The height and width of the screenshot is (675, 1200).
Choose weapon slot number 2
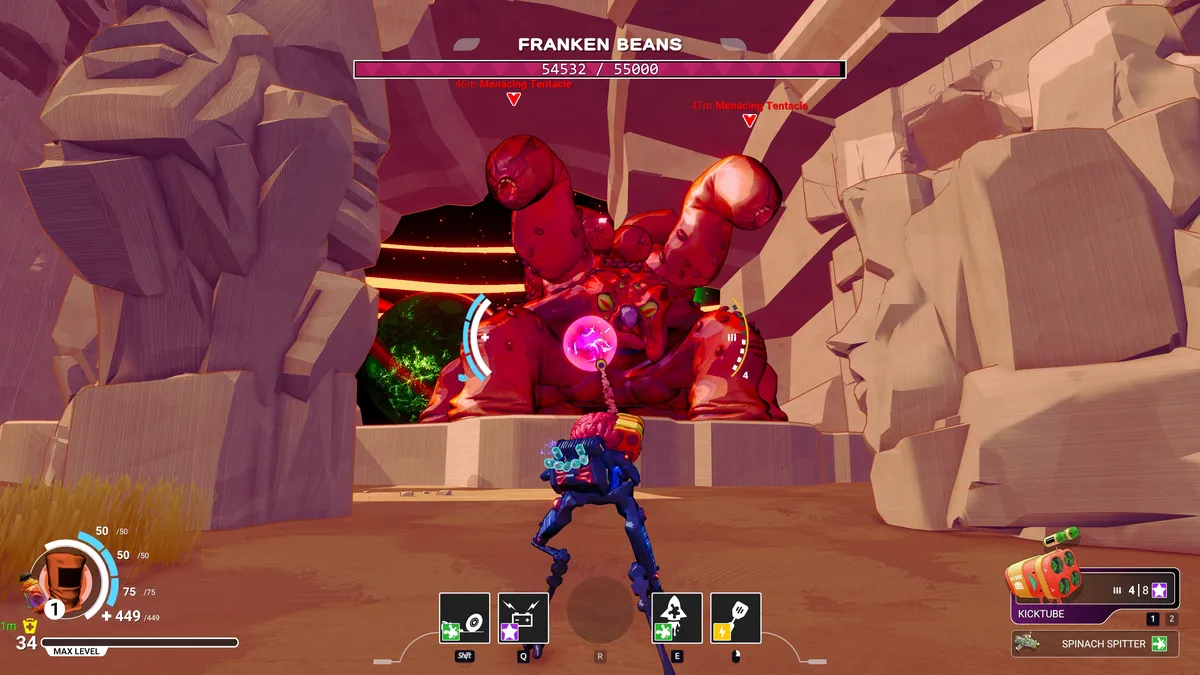[x=1172, y=619]
